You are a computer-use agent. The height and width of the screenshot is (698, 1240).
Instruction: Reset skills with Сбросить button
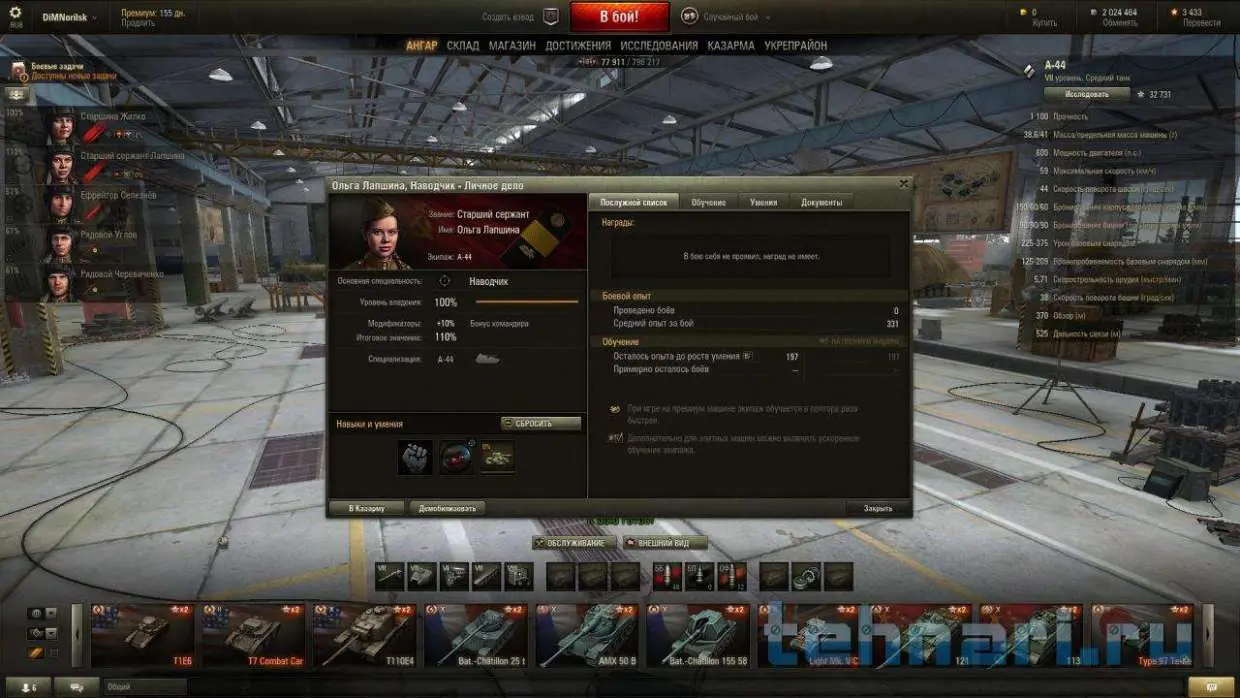point(541,423)
